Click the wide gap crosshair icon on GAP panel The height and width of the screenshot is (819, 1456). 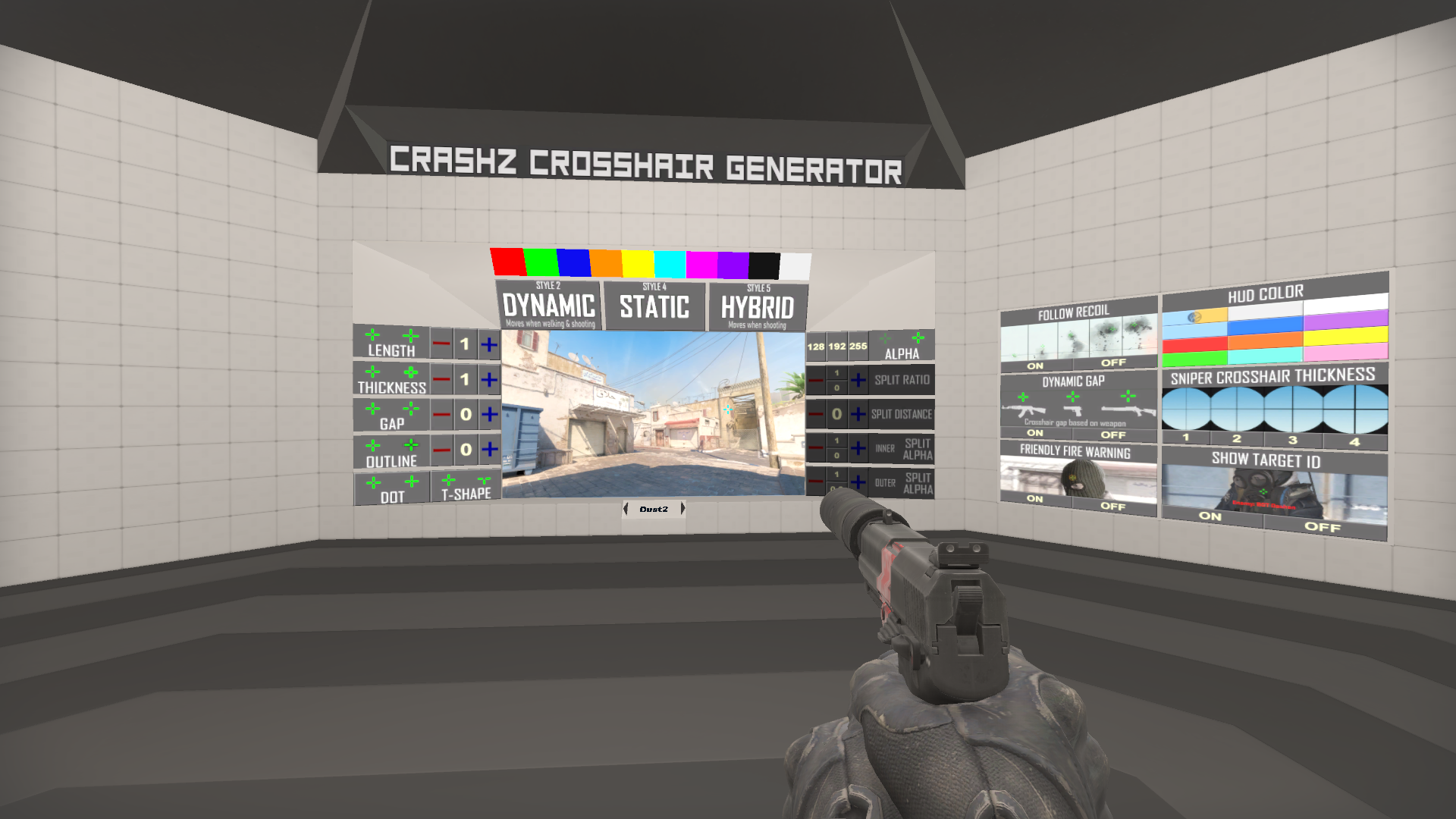point(410,409)
